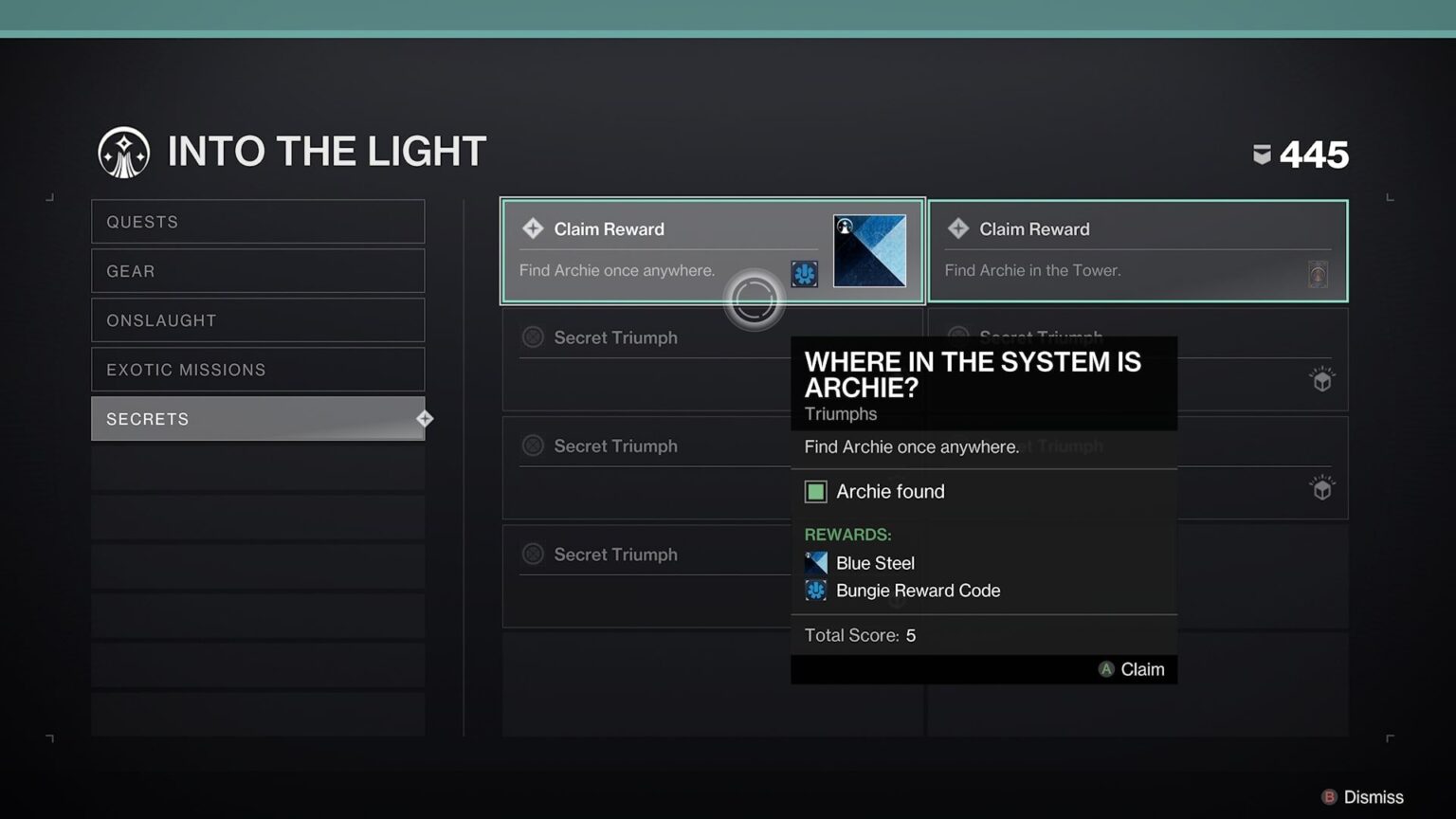1456x819 pixels.
Task: Click the Blue Steel emblem thumbnail
Action: tap(869, 249)
